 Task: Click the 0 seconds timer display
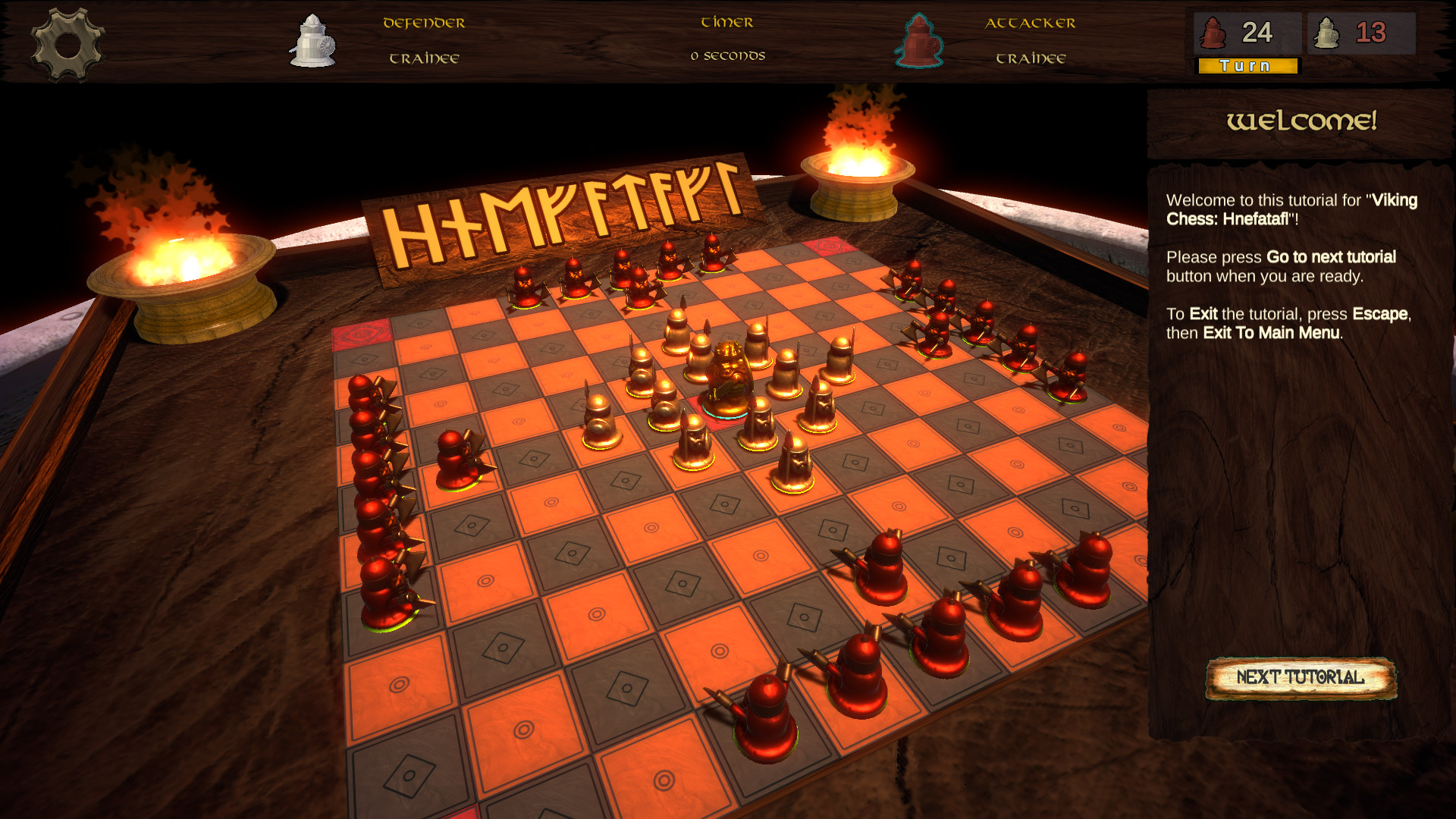[x=727, y=55]
